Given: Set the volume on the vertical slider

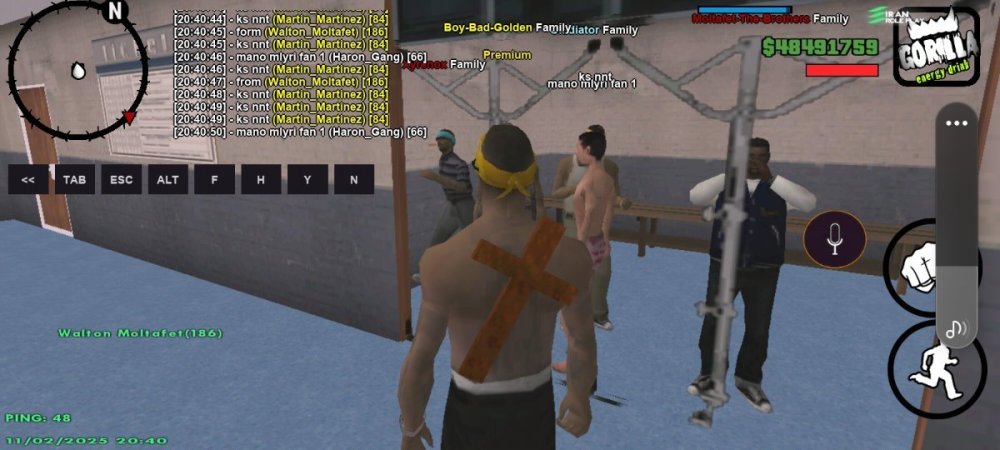Looking at the screenshot, I should coord(957,230).
